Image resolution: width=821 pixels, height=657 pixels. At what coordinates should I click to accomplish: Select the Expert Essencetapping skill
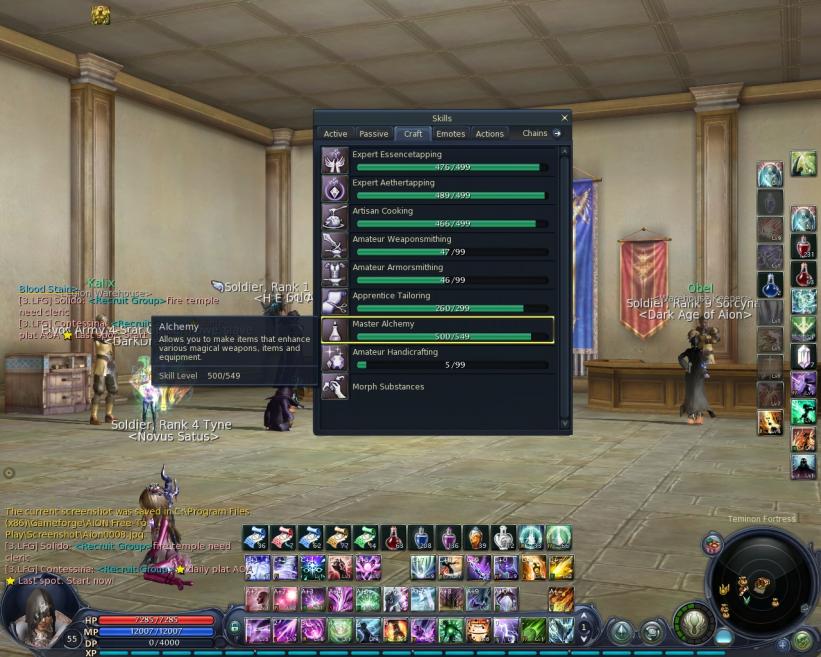437,160
